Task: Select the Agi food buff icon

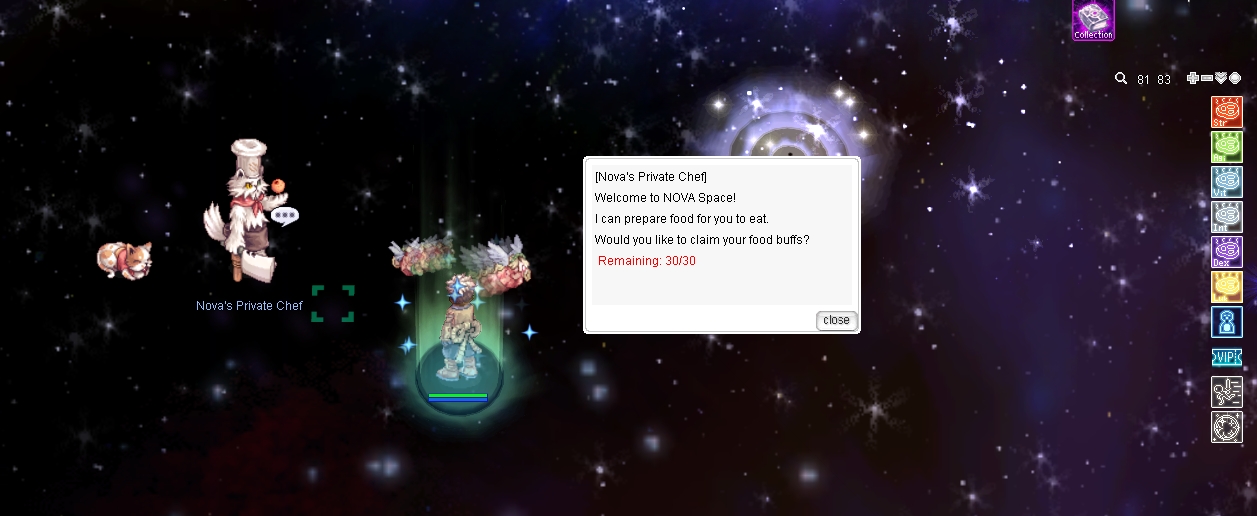Action: 1226,146
